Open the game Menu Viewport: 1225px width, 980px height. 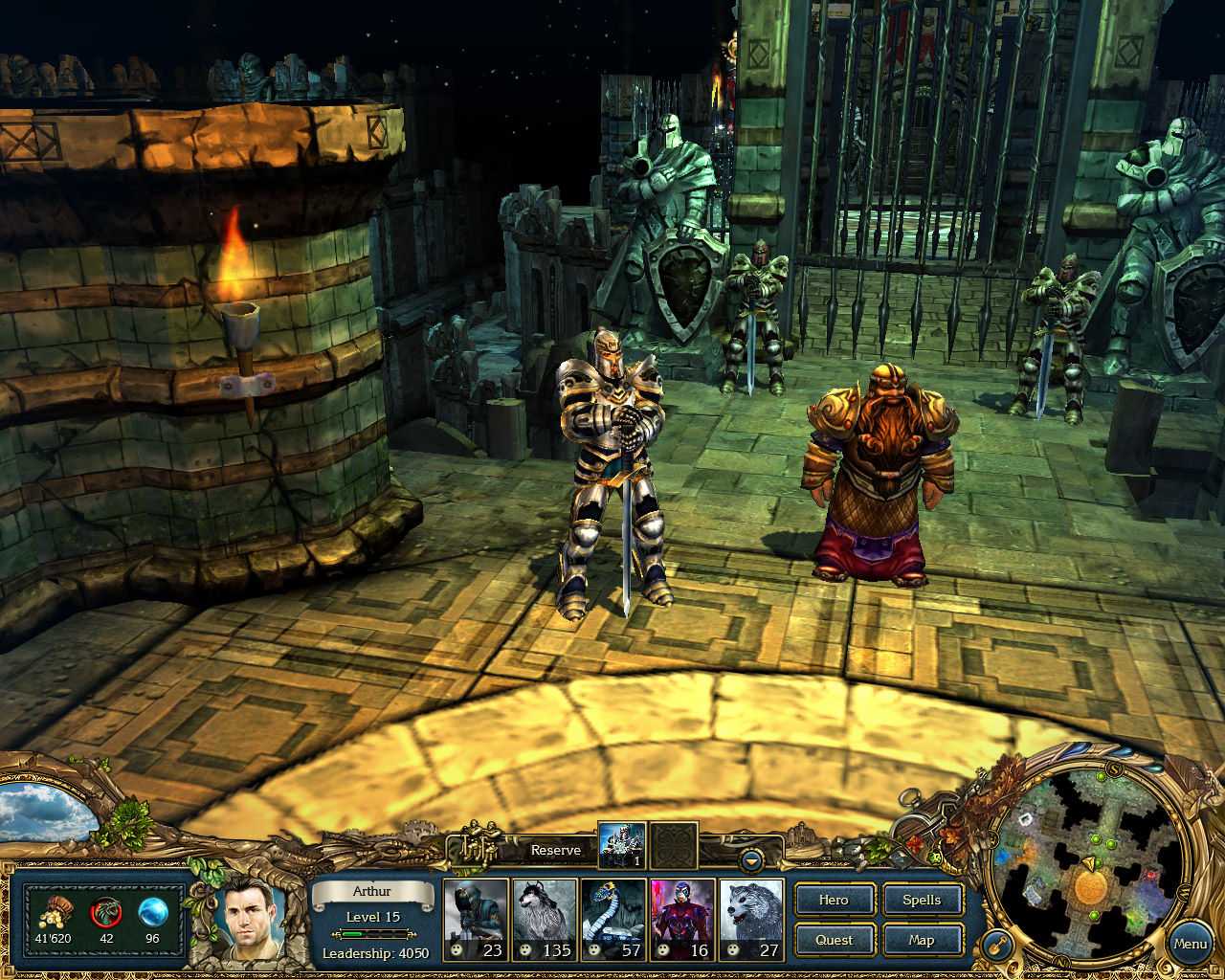click(x=1190, y=944)
